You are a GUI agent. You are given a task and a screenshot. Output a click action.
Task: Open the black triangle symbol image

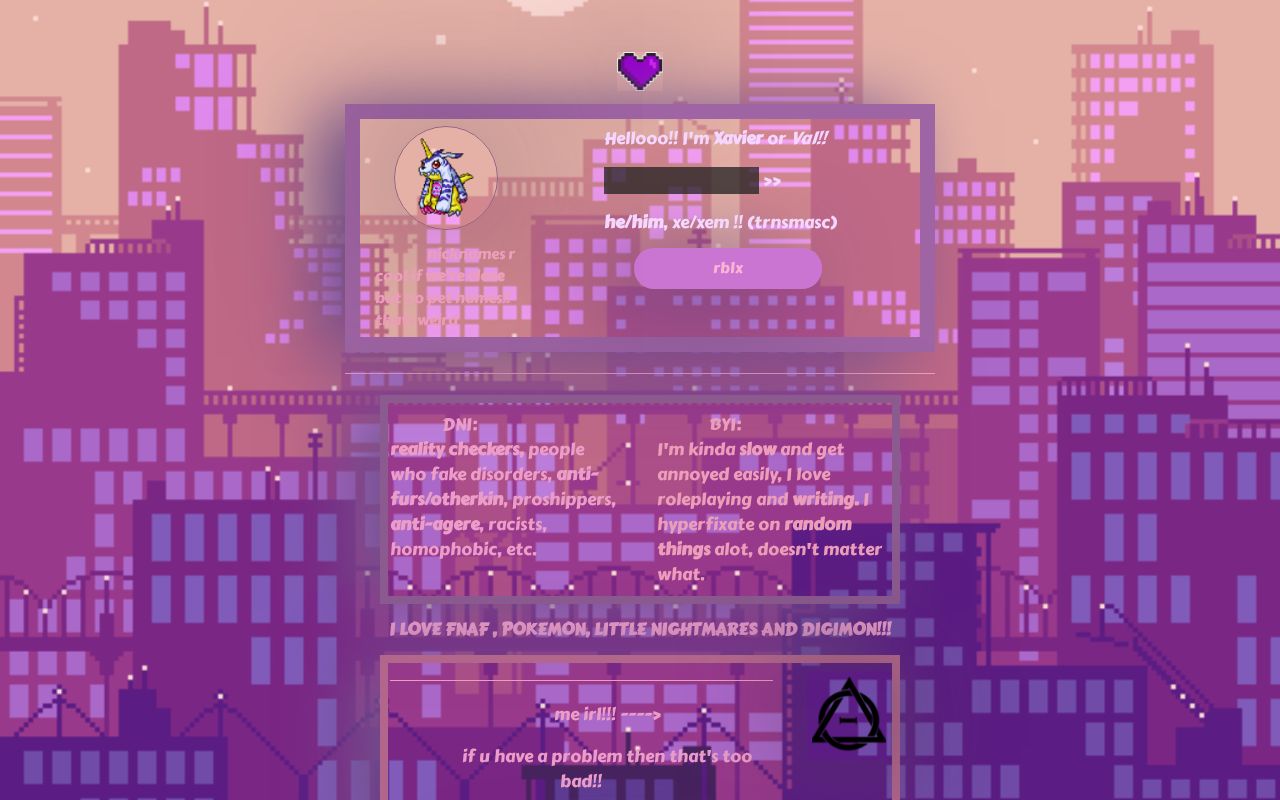pos(848,713)
